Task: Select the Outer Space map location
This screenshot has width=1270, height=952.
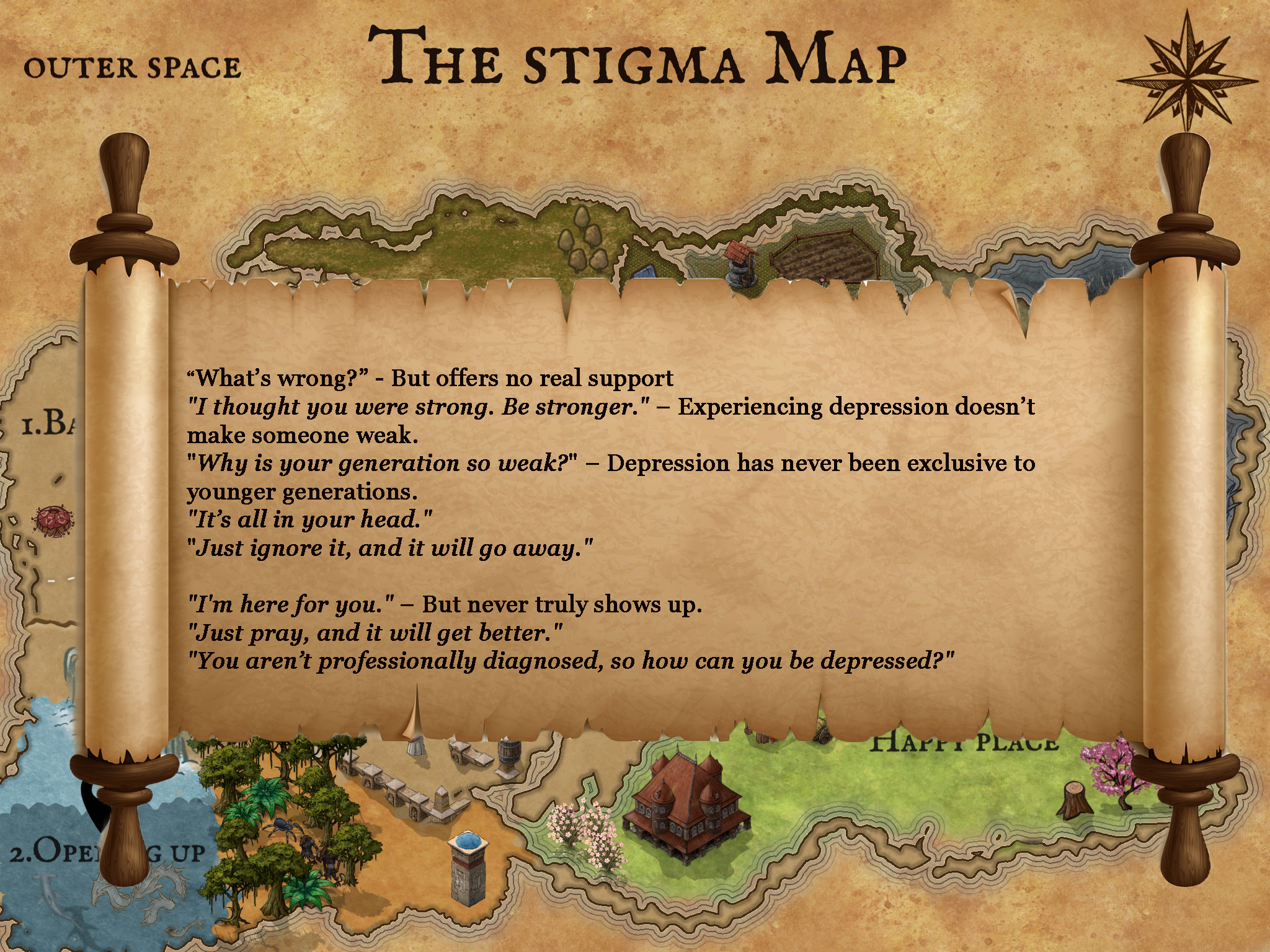Action: (x=132, y=68)
